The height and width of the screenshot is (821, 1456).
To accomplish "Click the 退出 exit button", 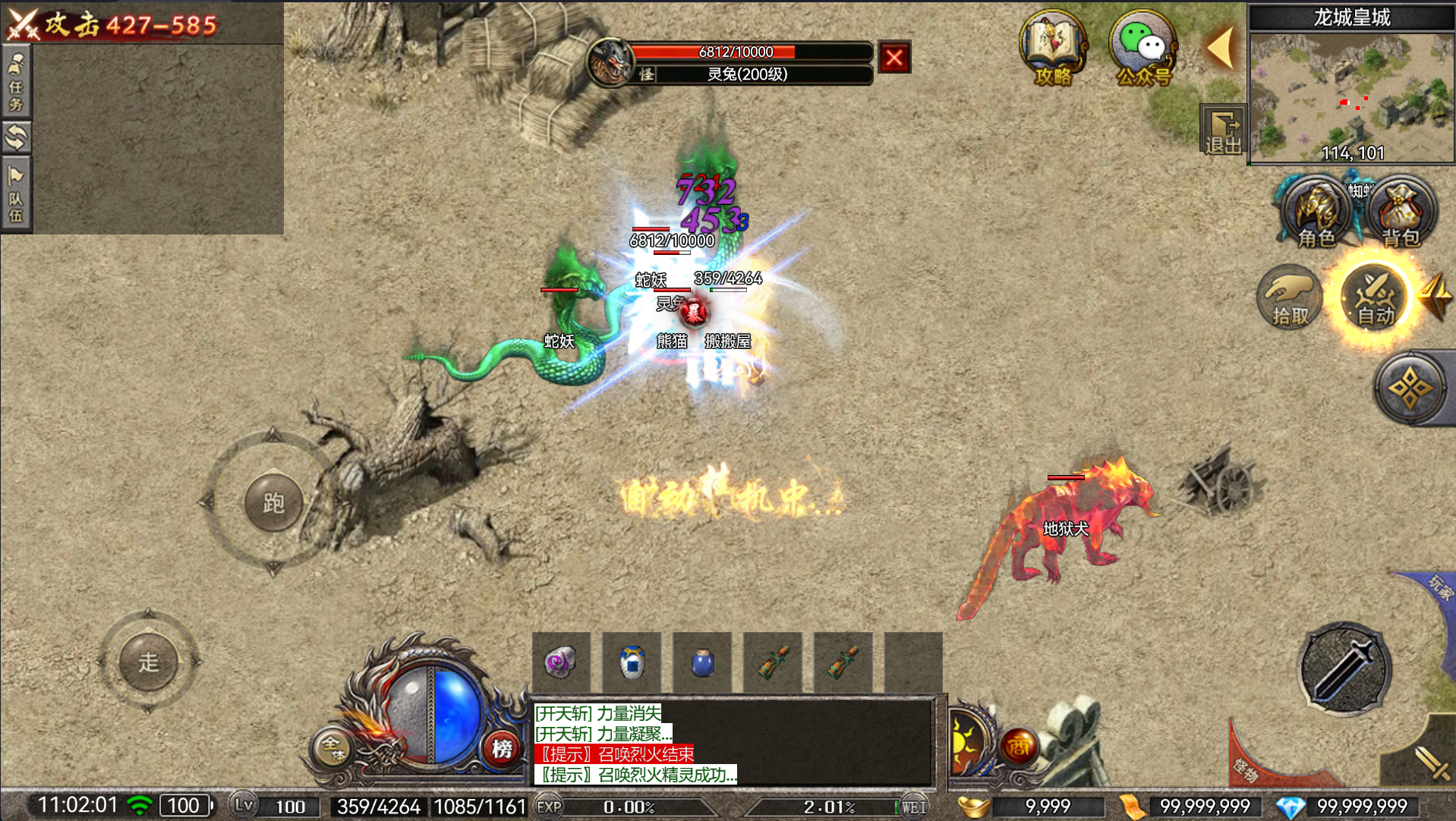I will [x=1222, y=130].
